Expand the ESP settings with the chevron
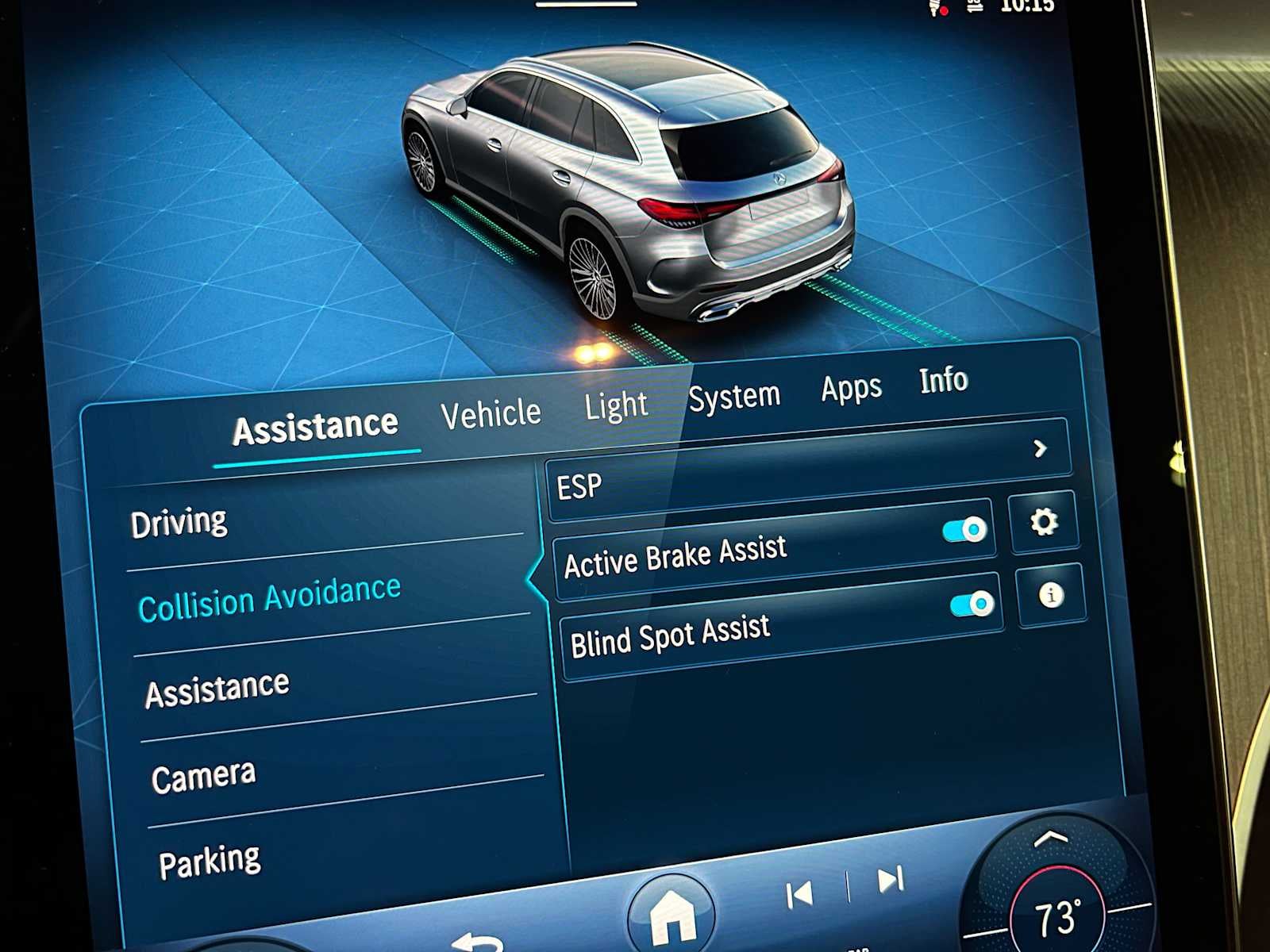 (x=1040, y=450)
